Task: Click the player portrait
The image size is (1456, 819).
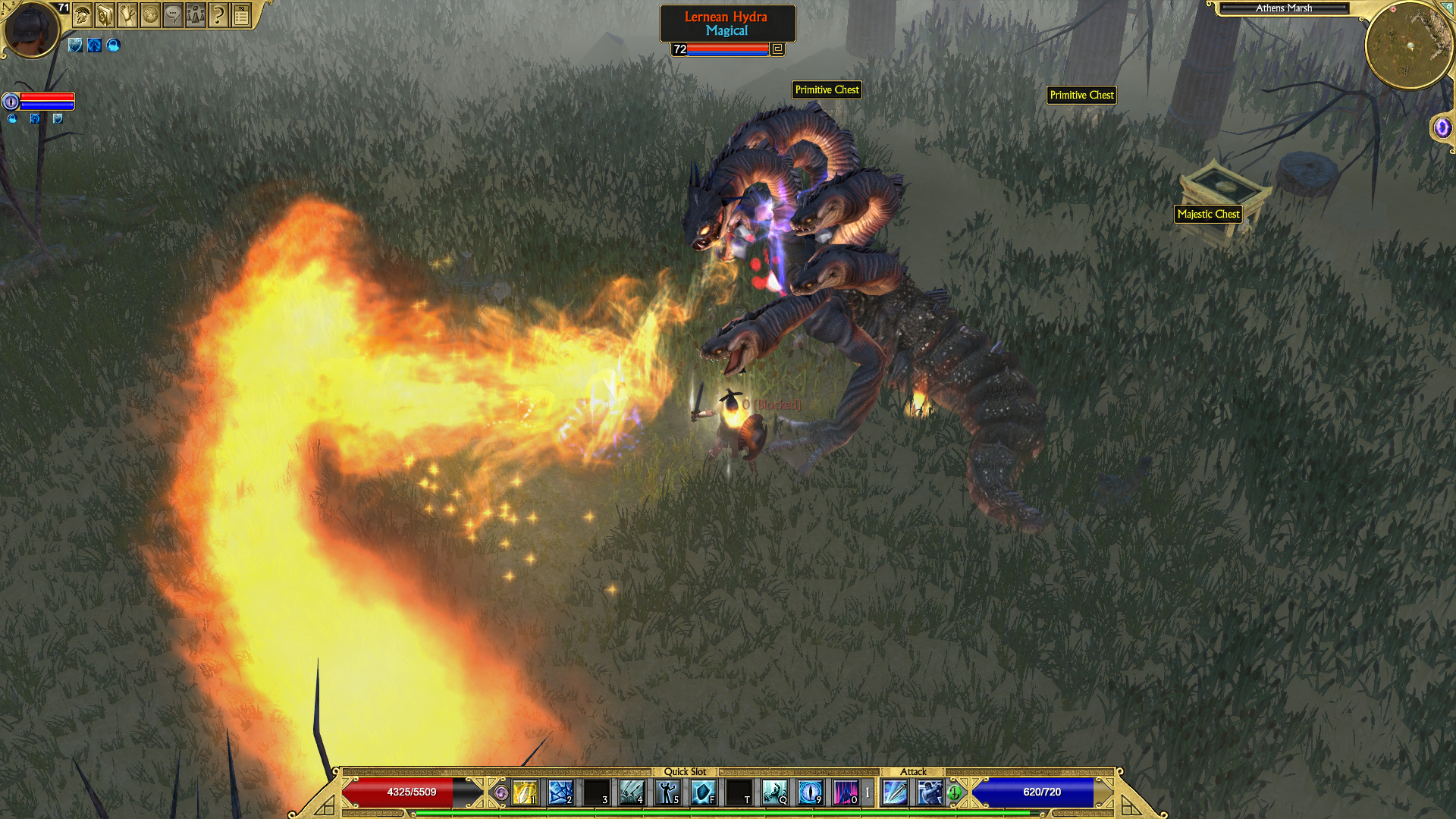Action: coord(32,30)
